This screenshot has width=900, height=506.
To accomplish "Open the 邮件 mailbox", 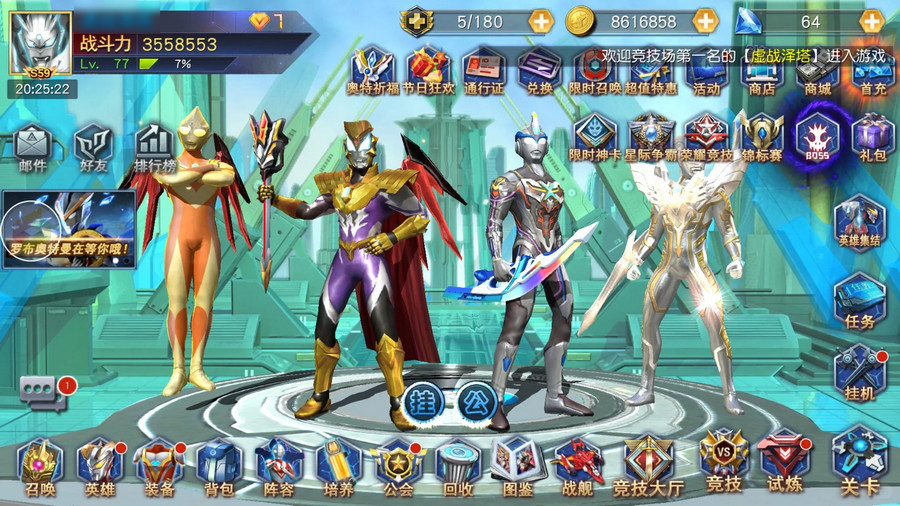I will pos(32,146).
